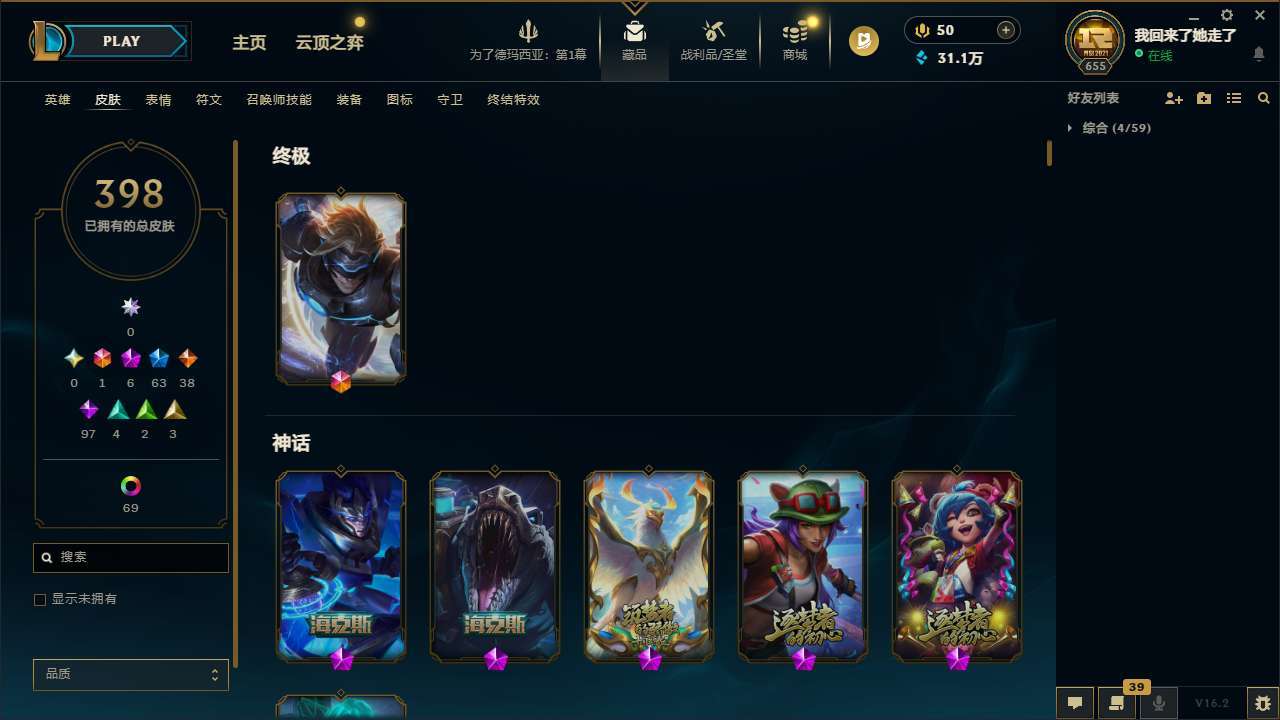Toggle the friend list view icon

pyautogui.click(x=1233, y=98)
